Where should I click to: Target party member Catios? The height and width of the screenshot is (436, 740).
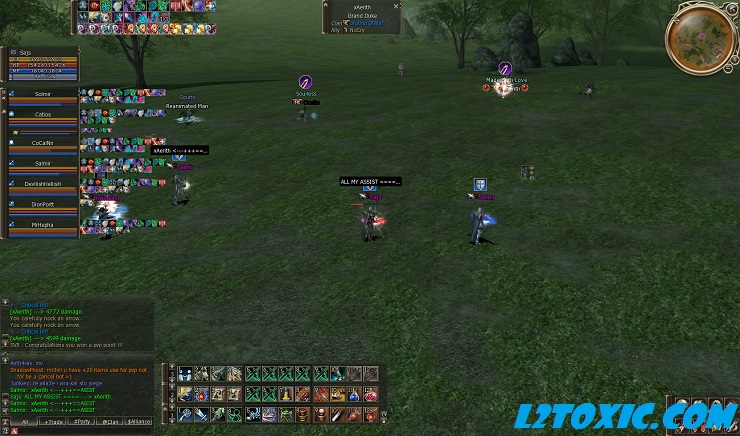click(x=41, y=116)
